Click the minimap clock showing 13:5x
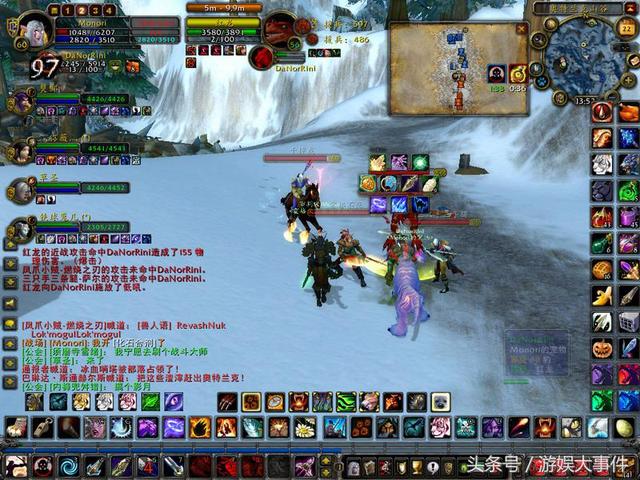Screen dimensions: 640x480 click(586, 100)
